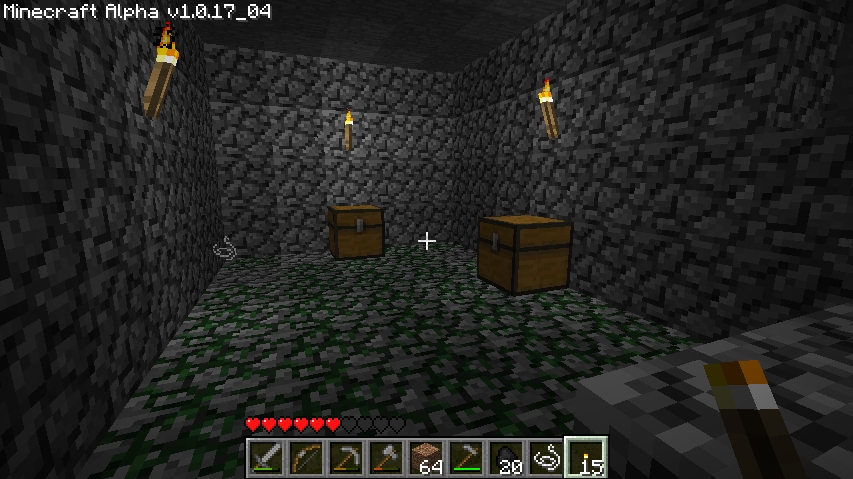The height and width of the screenshot is (479, 853).
Task: Choose the pickaxe with the green durability bar
Action: tap(465, 458)
